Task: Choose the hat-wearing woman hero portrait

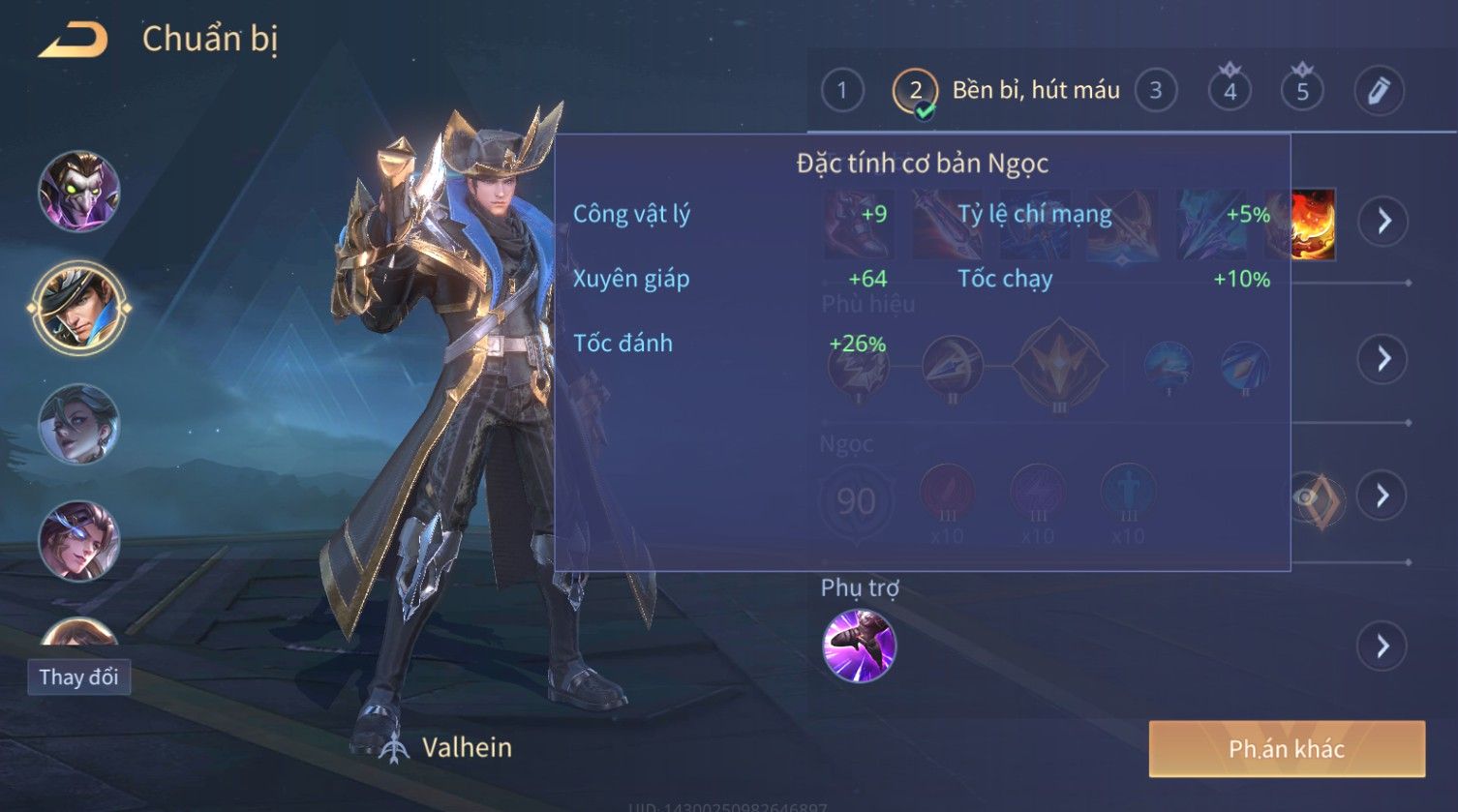Action: coord(79,424)
